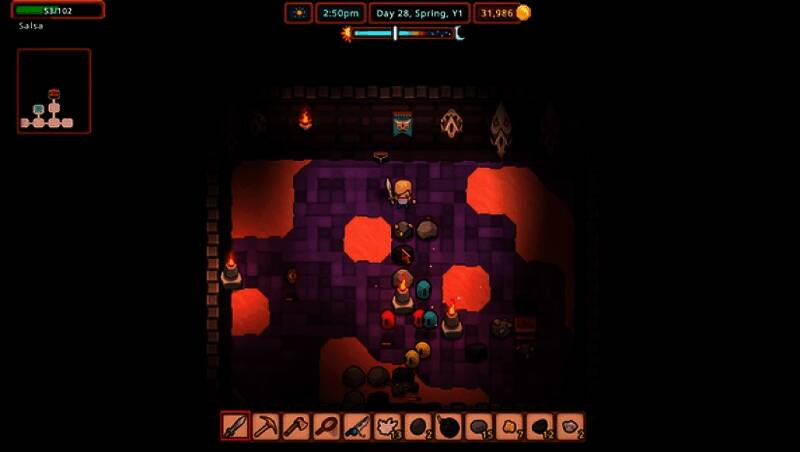This screenshot has height=452, width=800.
Task: Select the sword in the hotbar
Action: point(235,426)
